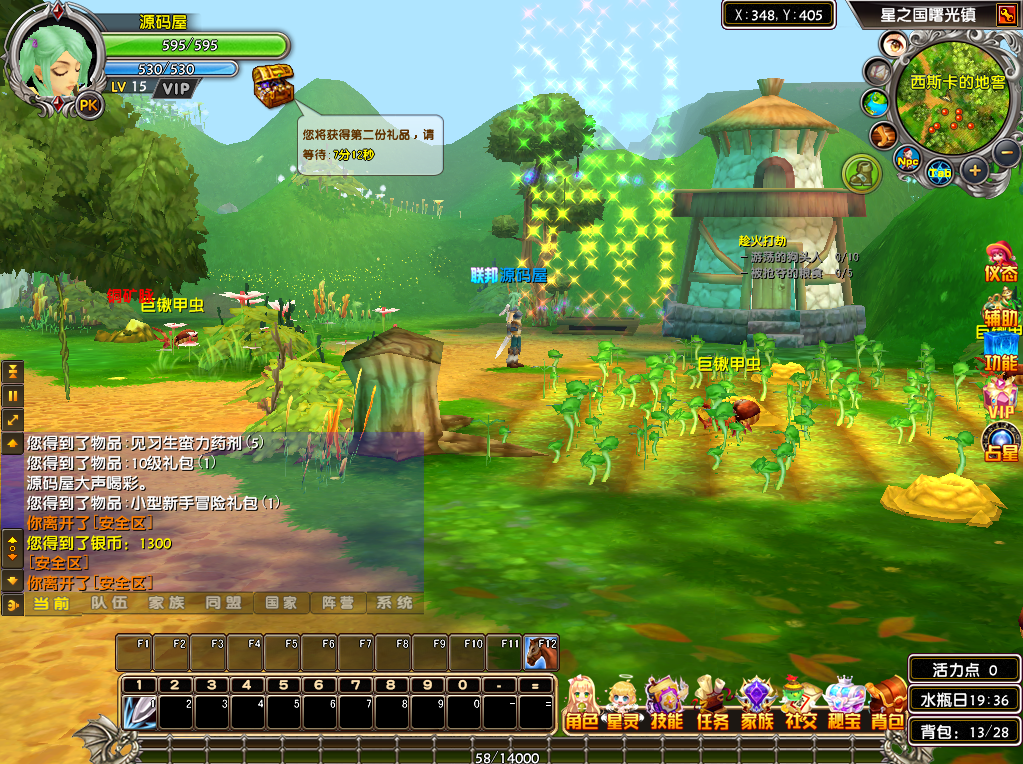Open the NPC list beside the minimap
Image resolution: width=1023 pixels, height=764 pixels.
tap(908, 160)
